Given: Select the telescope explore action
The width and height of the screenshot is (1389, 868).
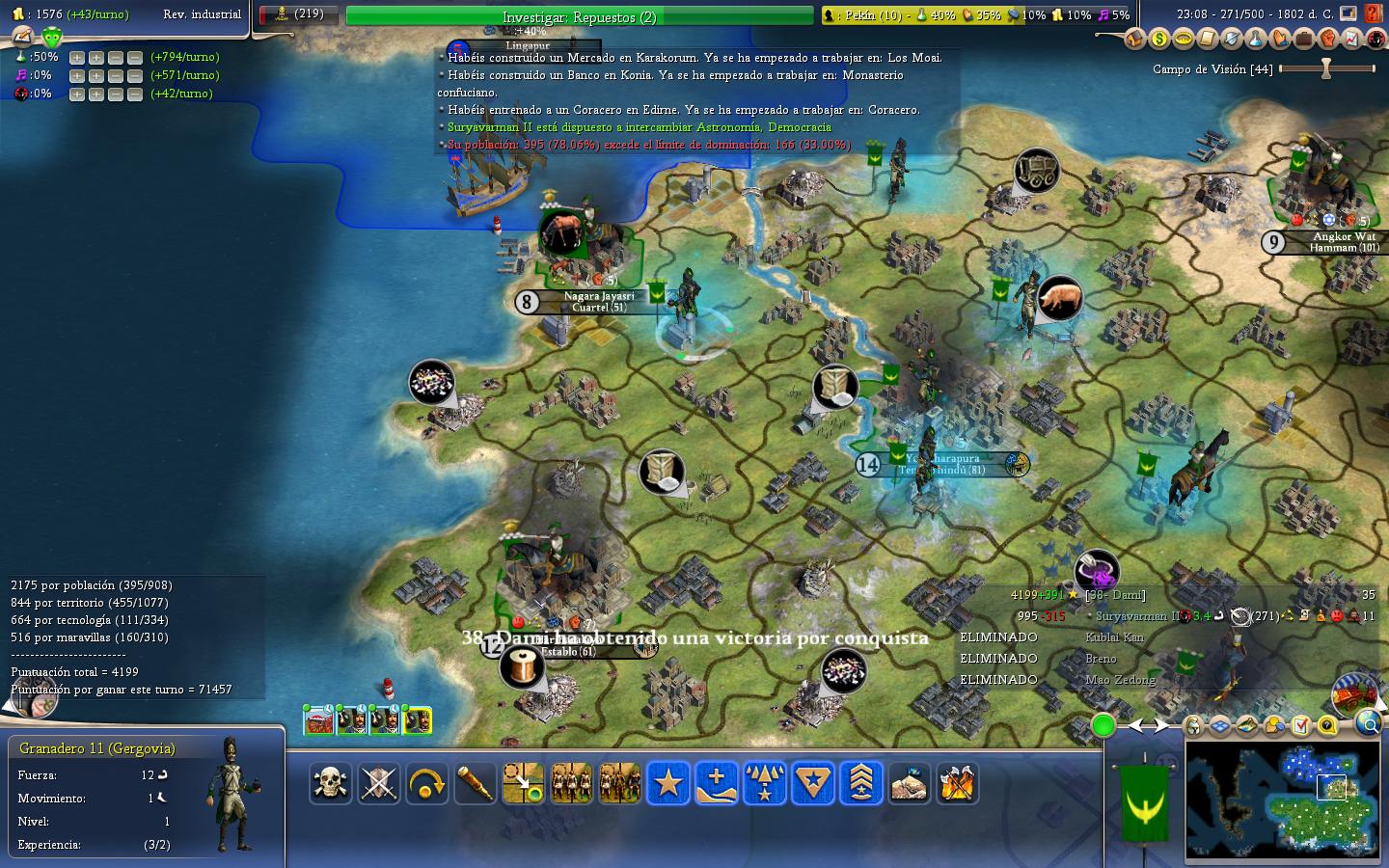Looking at the screenshot, I should [x=475, y=783].
